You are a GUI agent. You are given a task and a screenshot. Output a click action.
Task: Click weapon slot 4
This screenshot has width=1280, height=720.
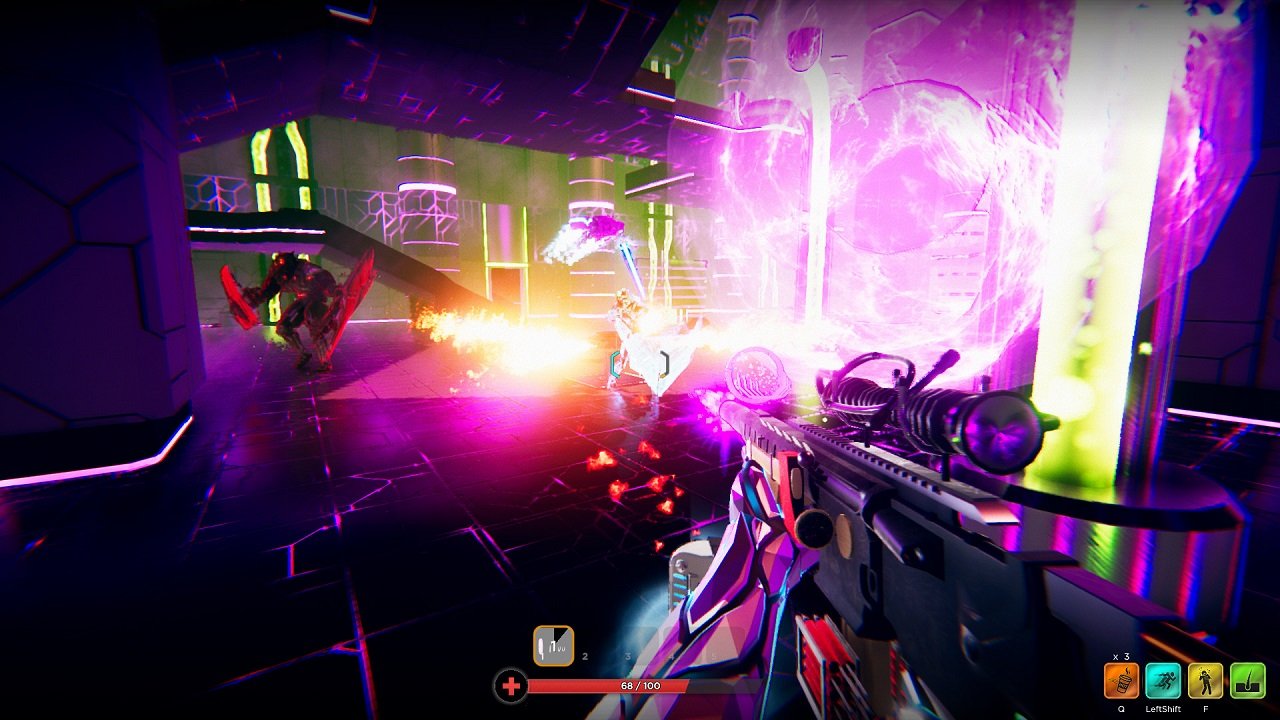tap(671, 656)
